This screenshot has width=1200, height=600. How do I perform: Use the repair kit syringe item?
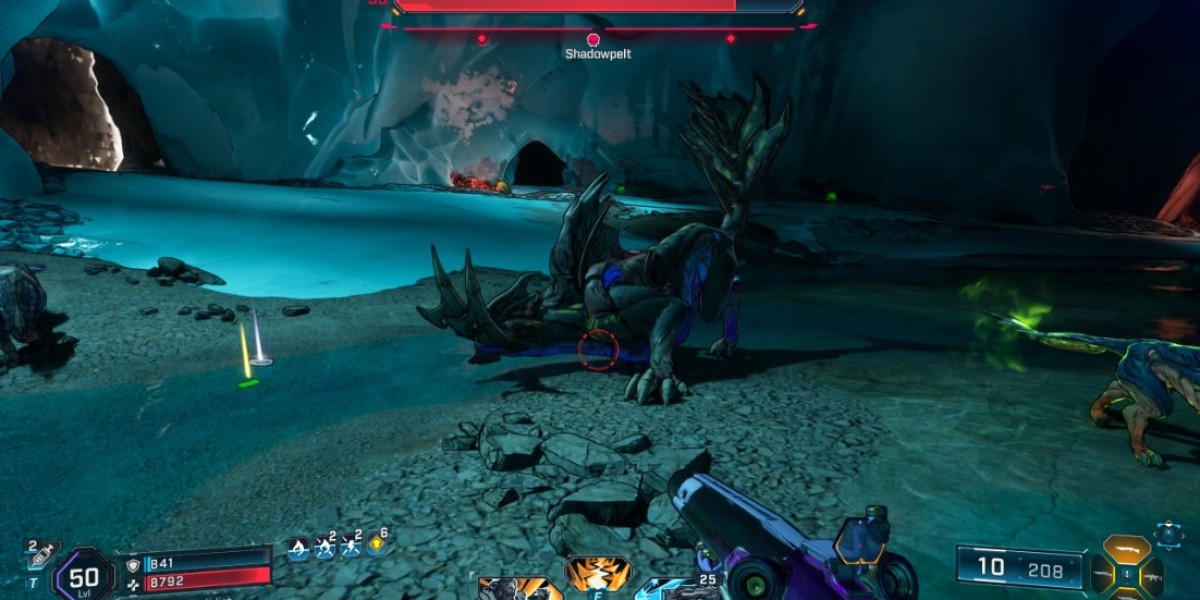pos(43,555)
